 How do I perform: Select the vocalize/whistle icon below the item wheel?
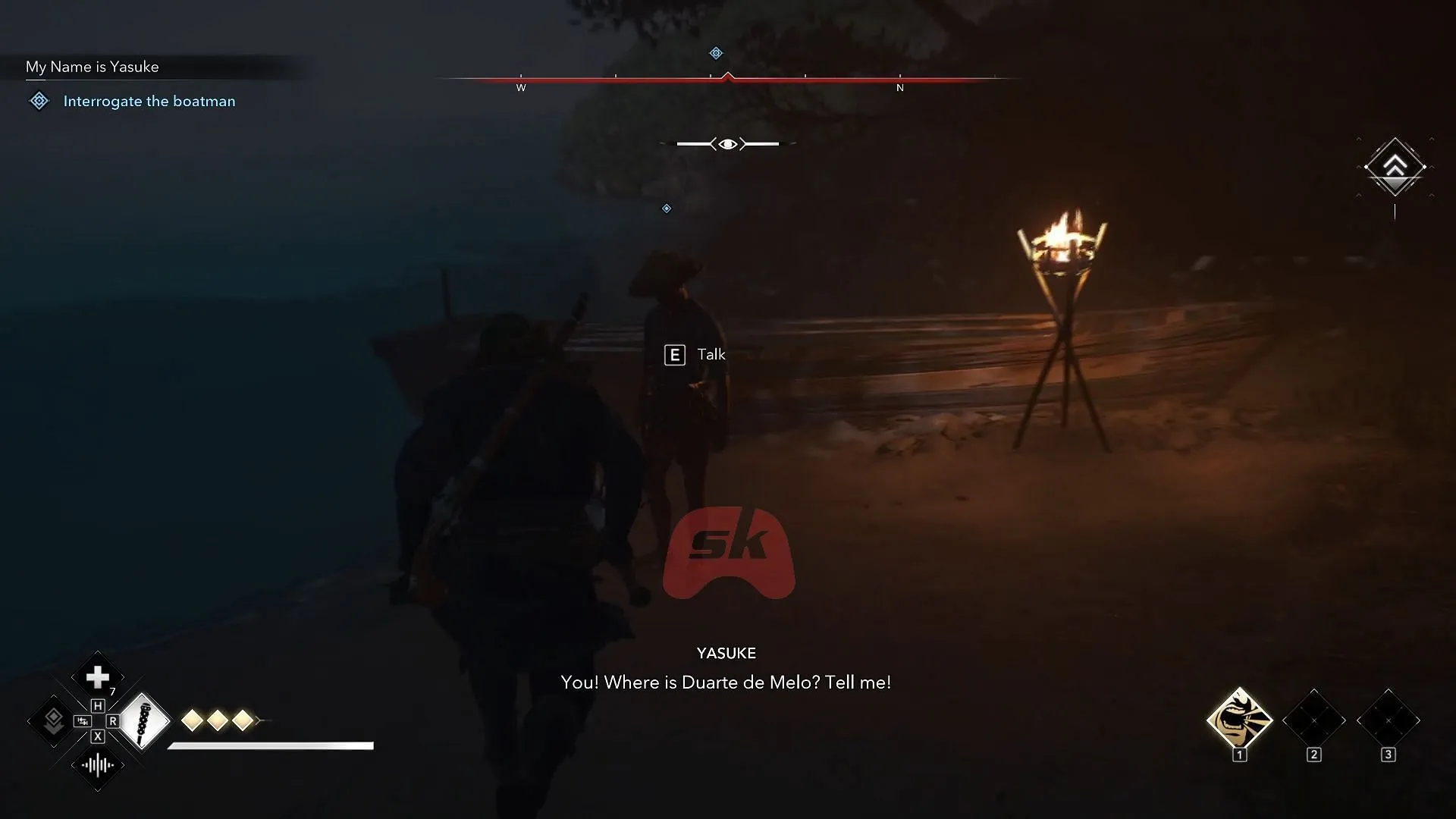(97, 767)
